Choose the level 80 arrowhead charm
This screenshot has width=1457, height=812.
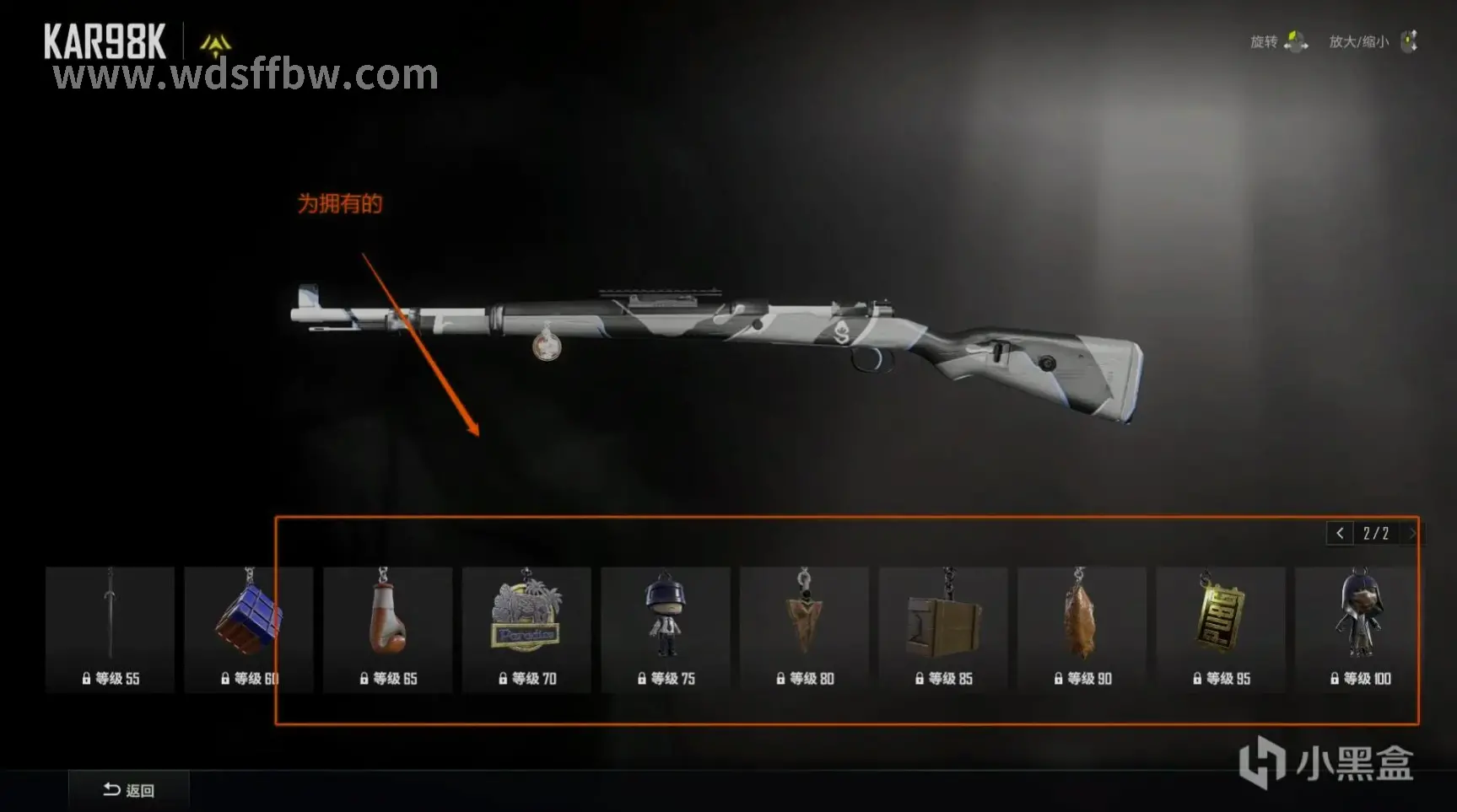pyautogui.click(x=804, y=629)
